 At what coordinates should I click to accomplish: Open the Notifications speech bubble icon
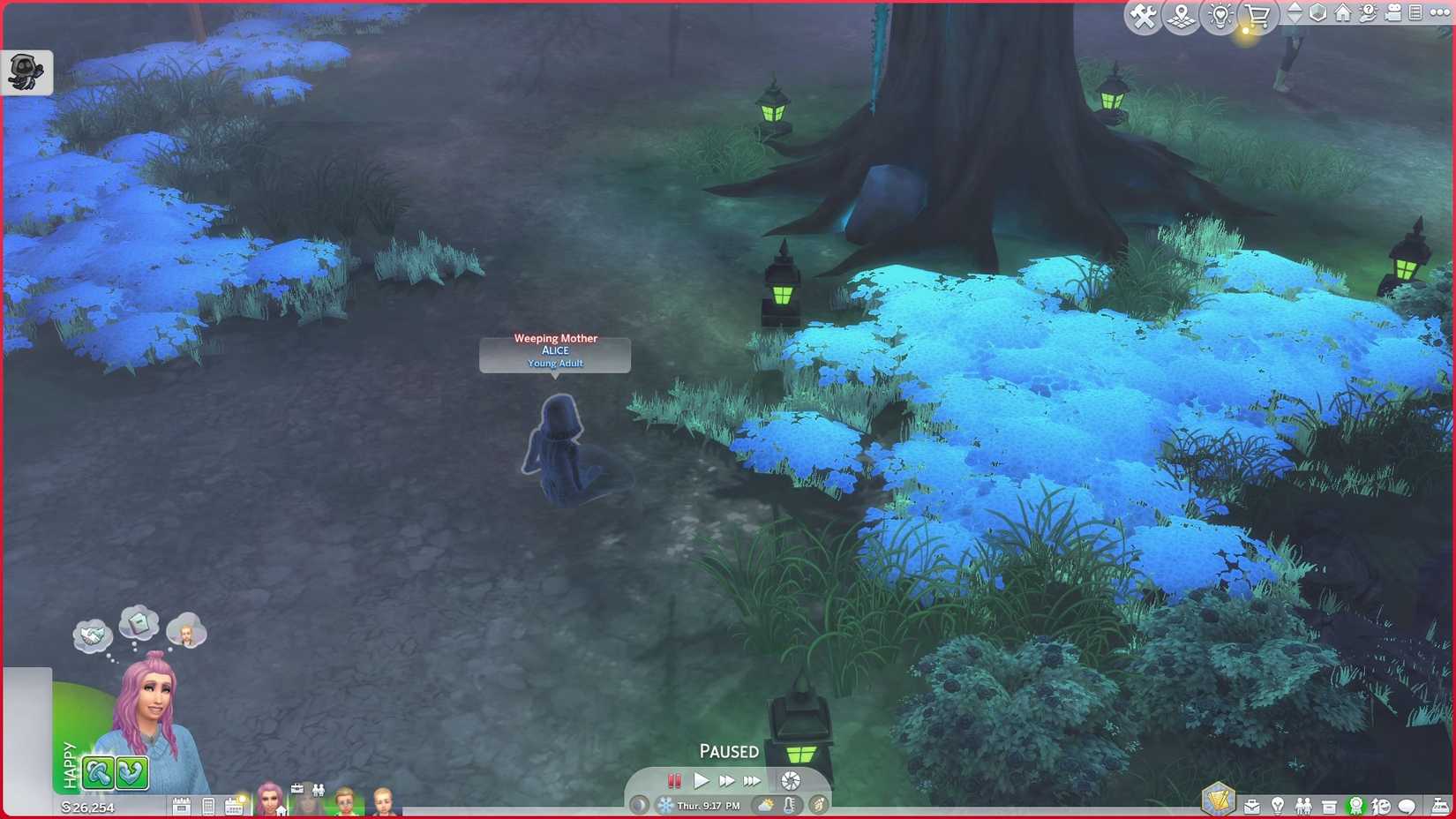[x=1405, y=806]
